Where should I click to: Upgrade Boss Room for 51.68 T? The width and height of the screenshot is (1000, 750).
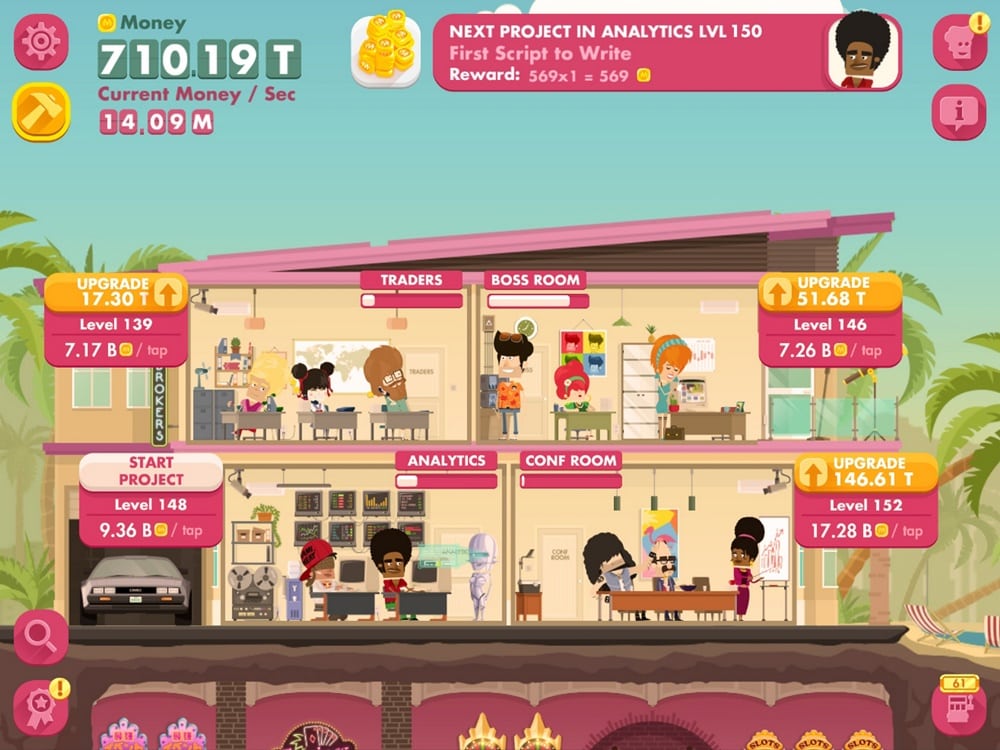pos(830,291)
